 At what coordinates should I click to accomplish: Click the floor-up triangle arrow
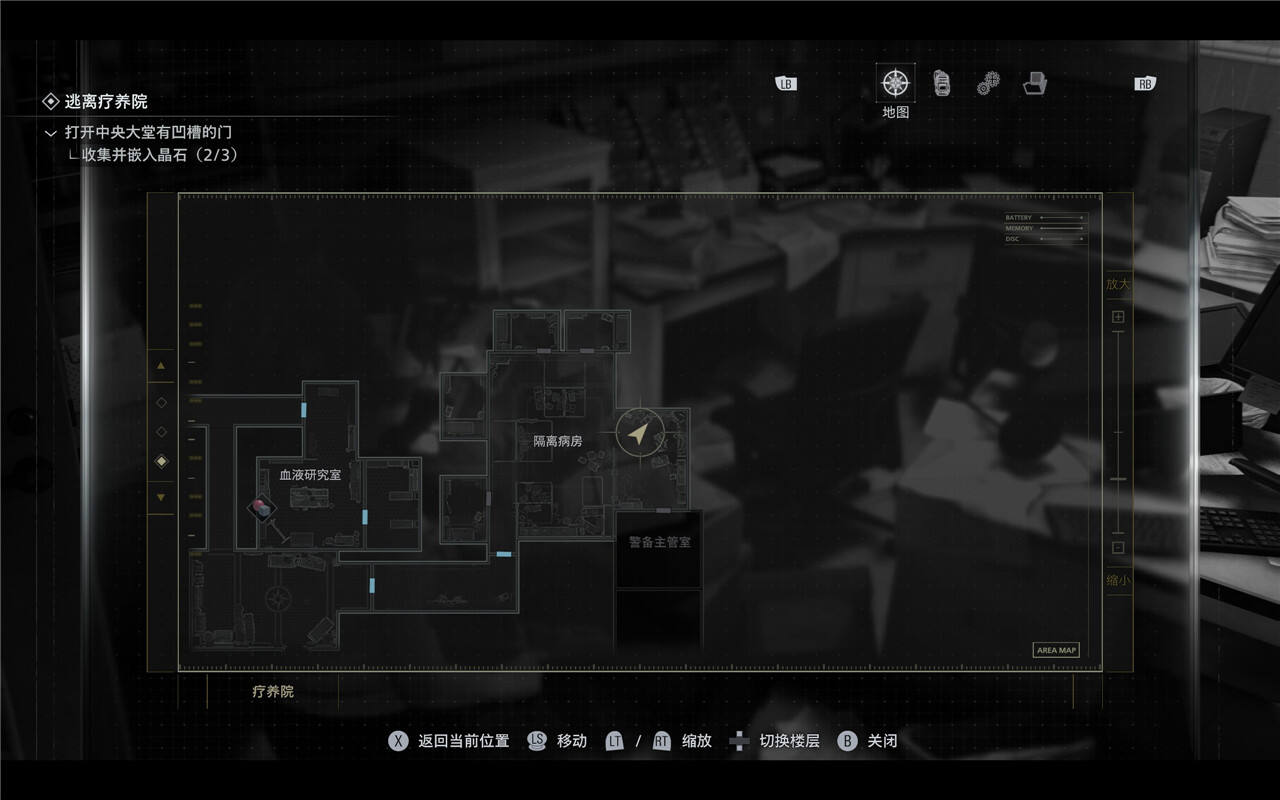coord(161,367)
